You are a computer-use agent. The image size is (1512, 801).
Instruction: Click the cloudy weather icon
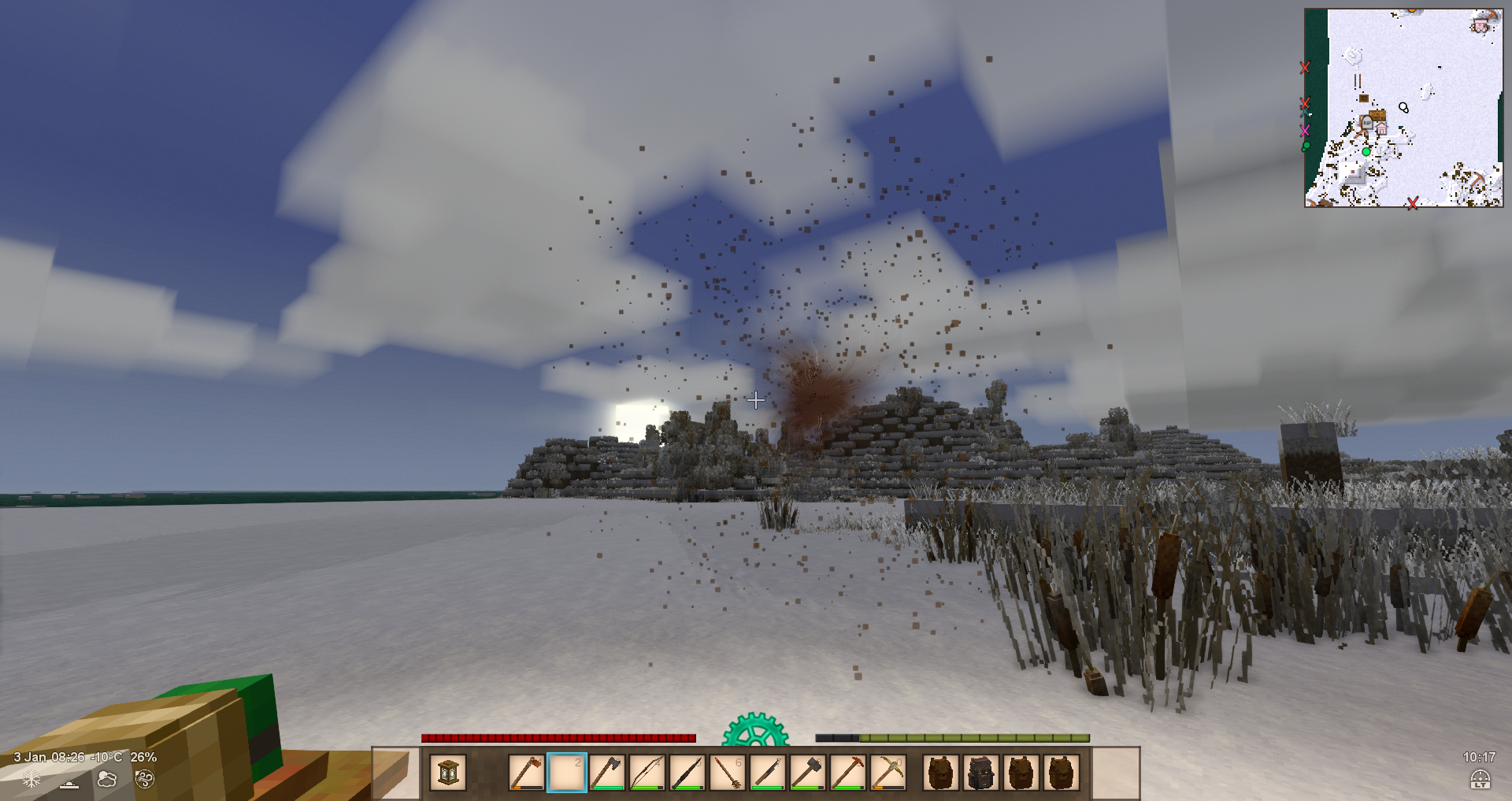(106, 779)
